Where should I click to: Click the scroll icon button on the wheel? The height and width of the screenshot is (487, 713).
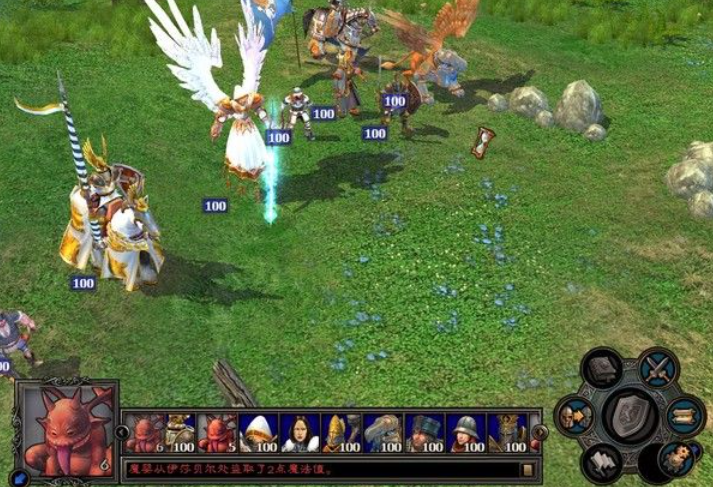(686, 414)
